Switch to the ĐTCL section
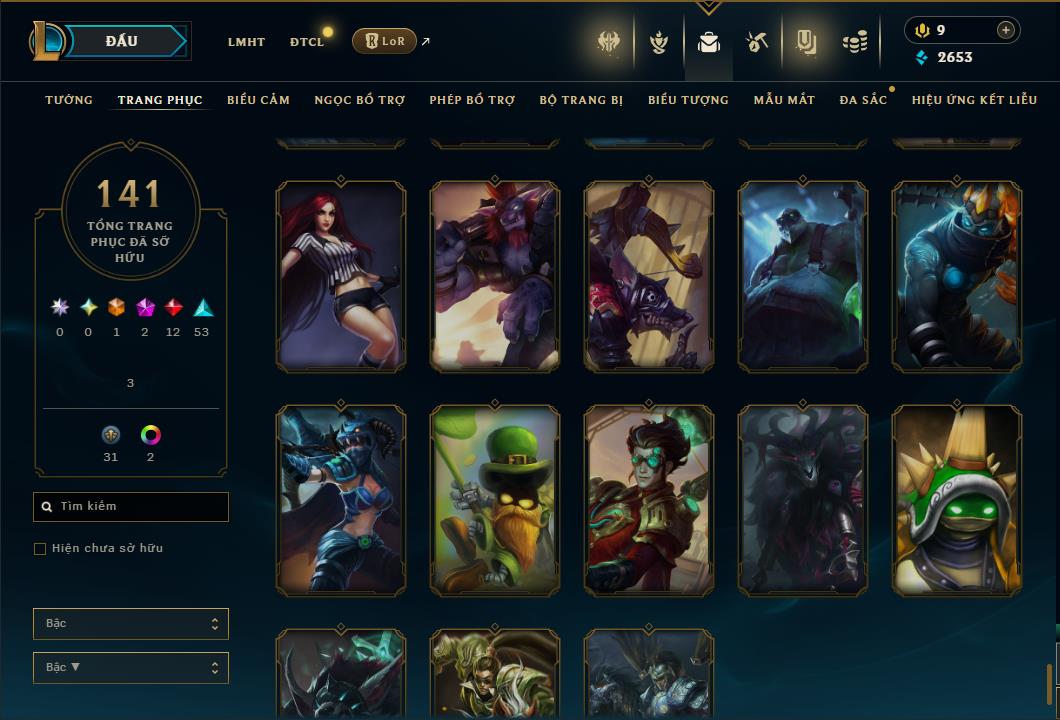 coord(307,42)
